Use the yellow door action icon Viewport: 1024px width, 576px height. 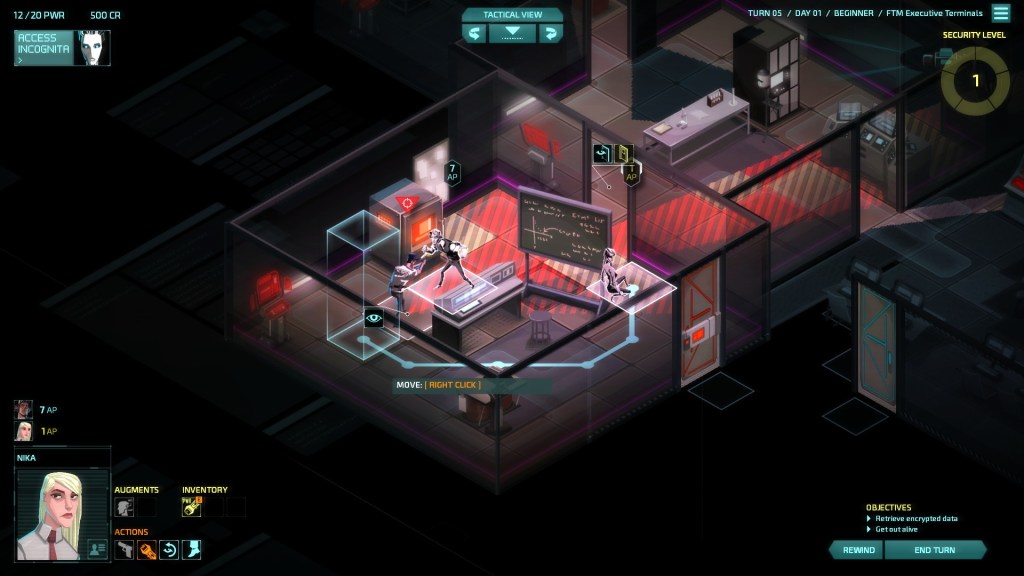coord(624,153)
